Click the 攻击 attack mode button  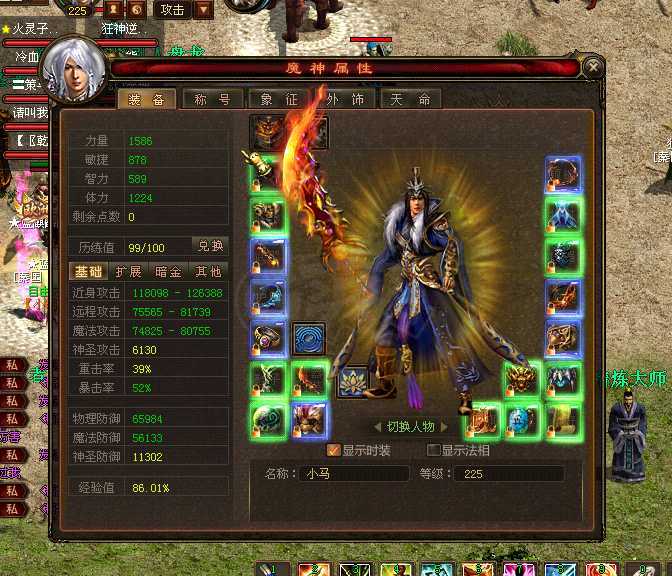pos(172,10)
